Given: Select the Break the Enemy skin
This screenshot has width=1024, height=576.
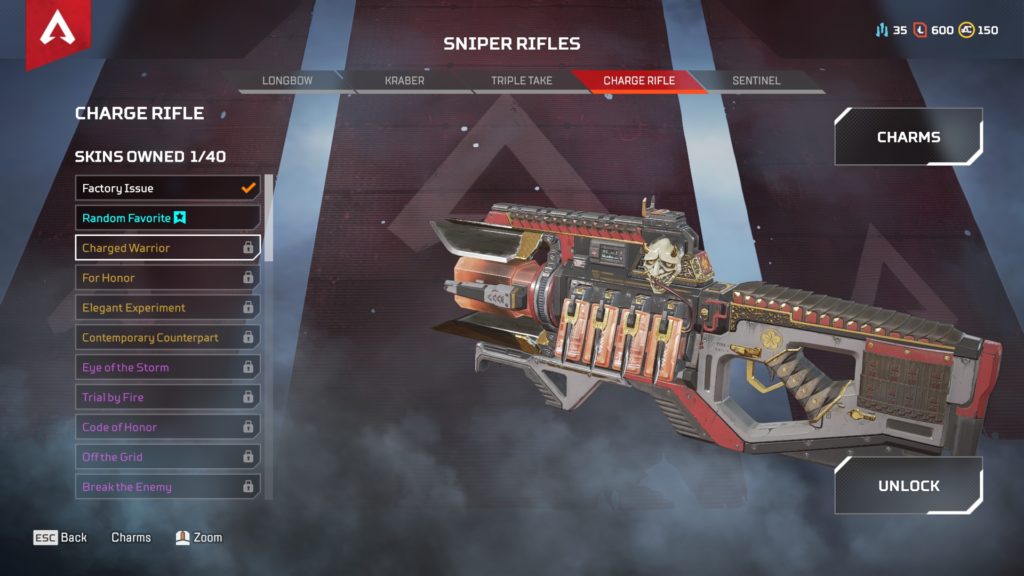Looking at the screenshot, I should click(x=167, y=487).
